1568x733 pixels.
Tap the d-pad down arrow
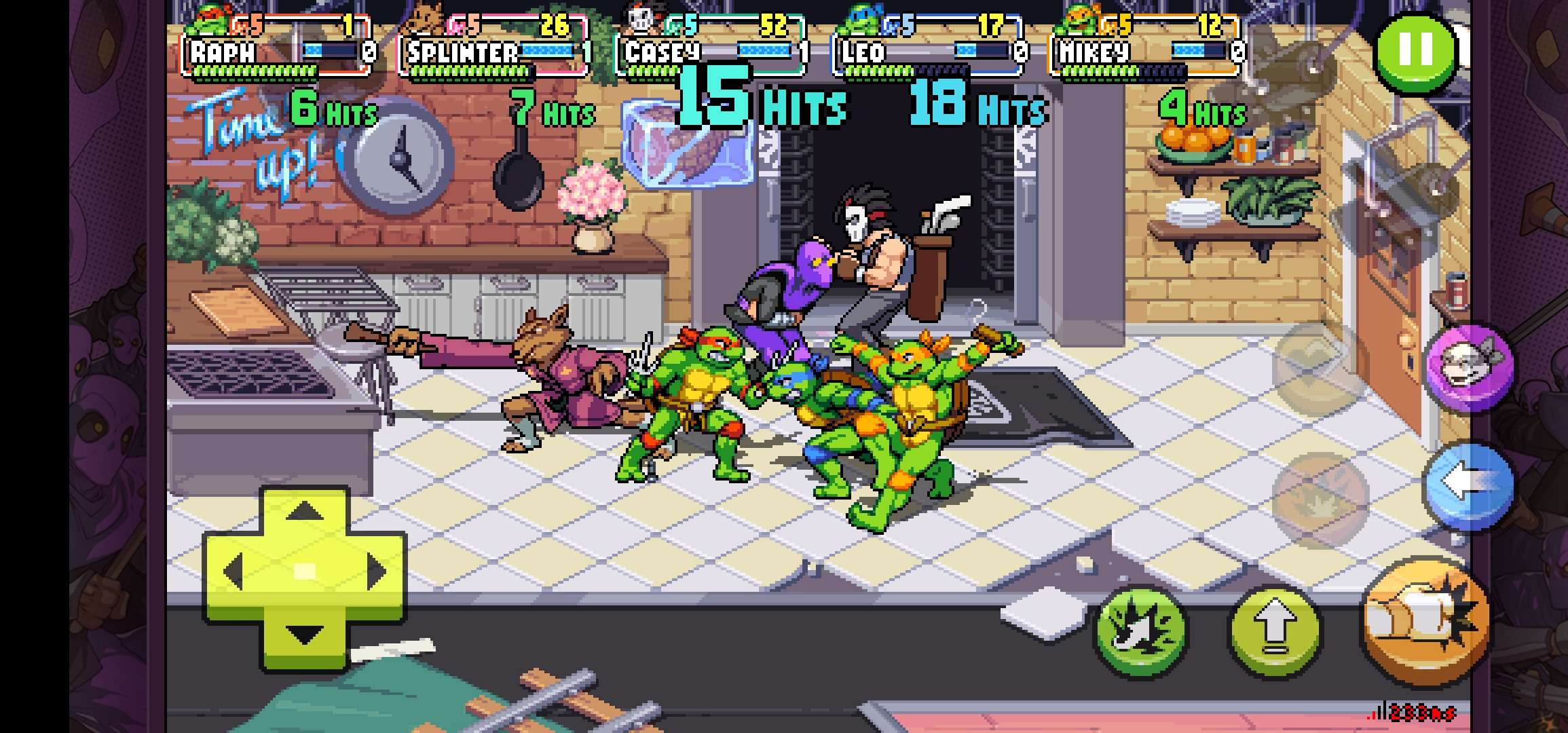(x=305, y=634)
